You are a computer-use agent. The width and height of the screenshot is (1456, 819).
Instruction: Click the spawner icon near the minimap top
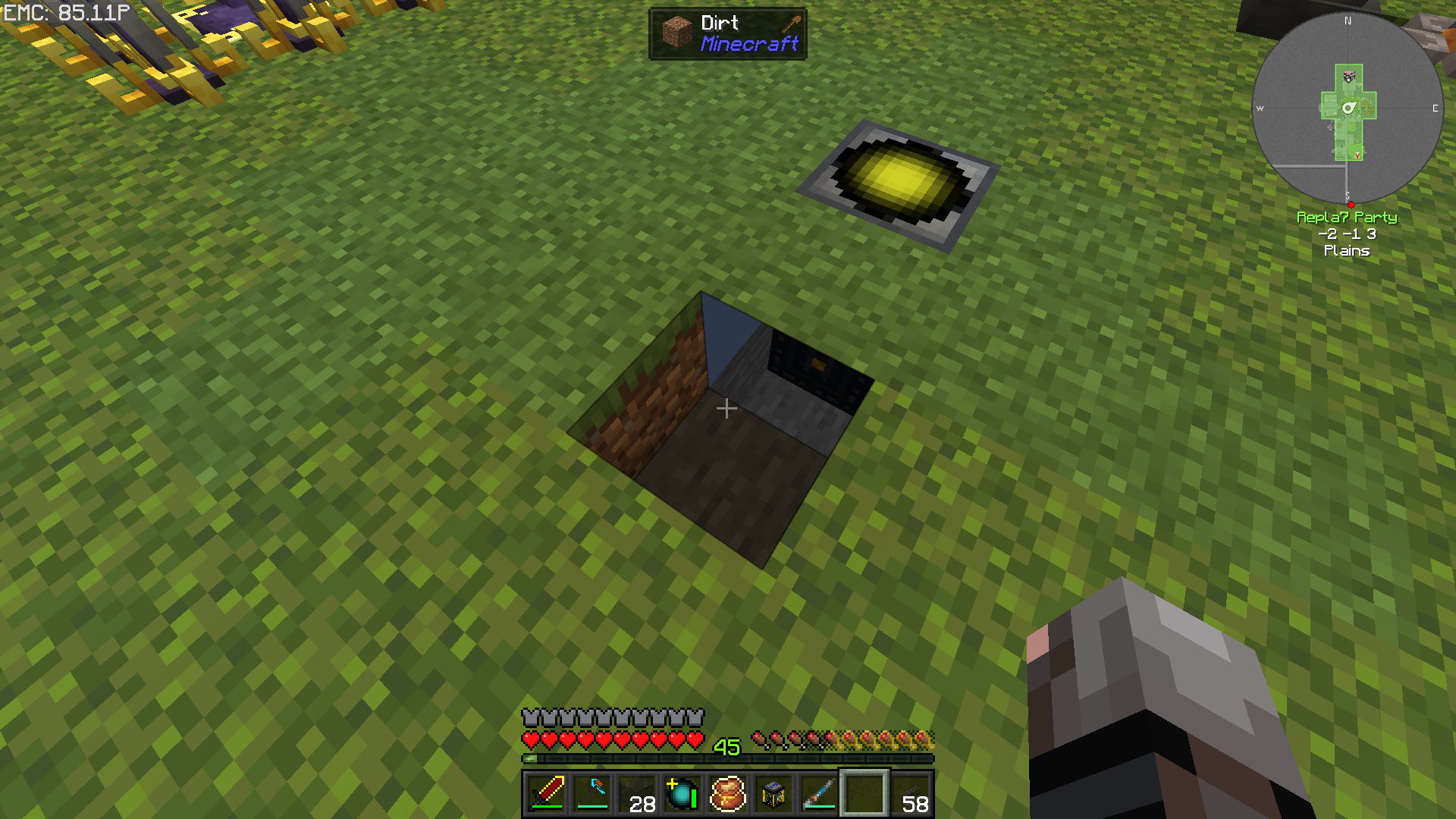pyautogui.click(x=1348, y=76)
